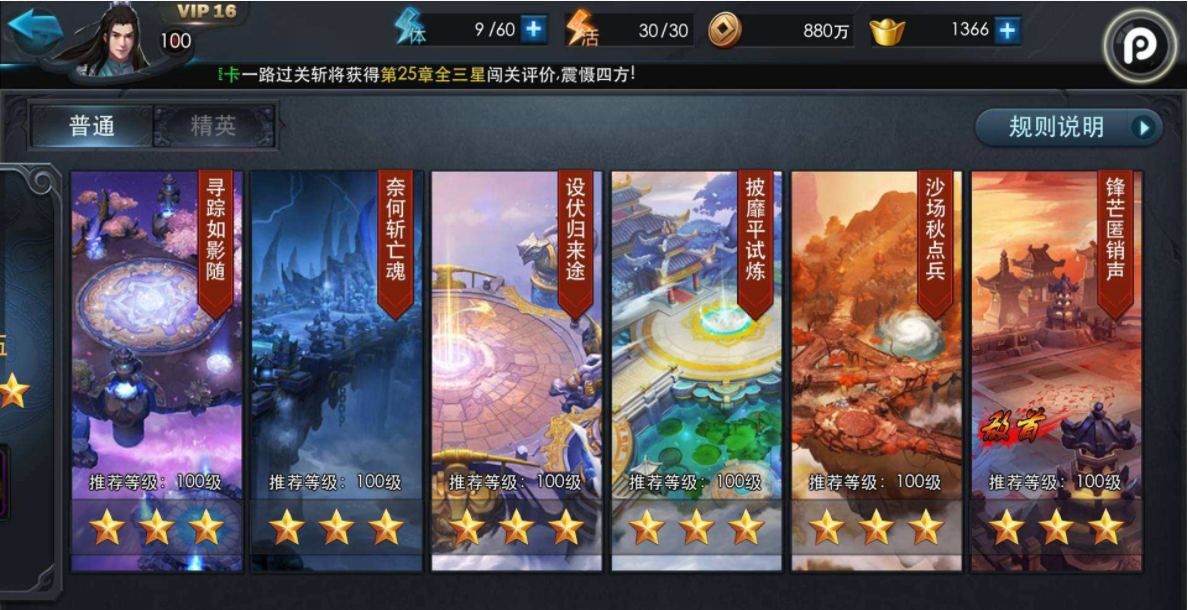Switch to the 普通 tab
1188x610 pixels.
(x=93, y=126)
